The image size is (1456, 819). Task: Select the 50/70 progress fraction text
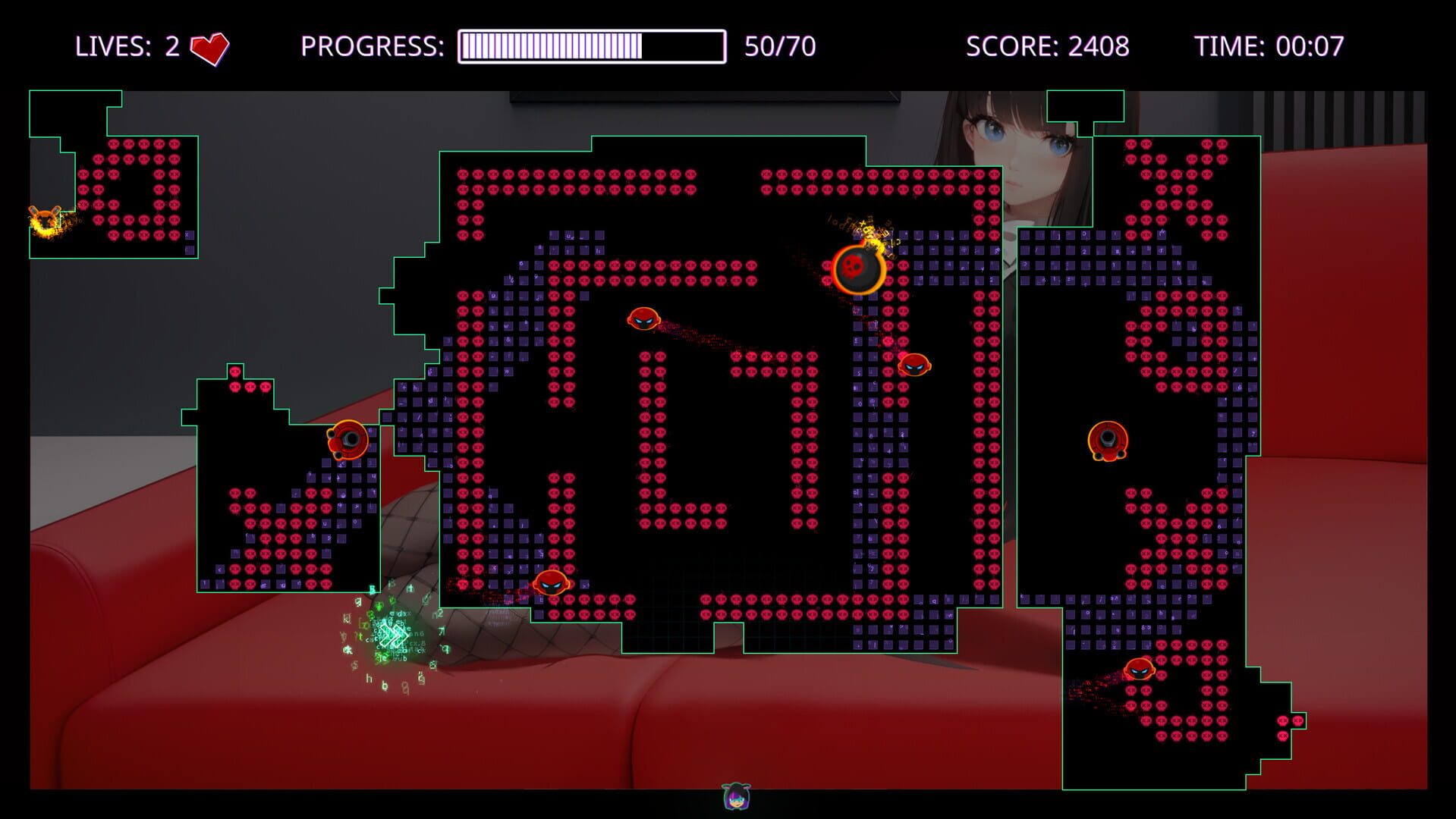[780, 45]
